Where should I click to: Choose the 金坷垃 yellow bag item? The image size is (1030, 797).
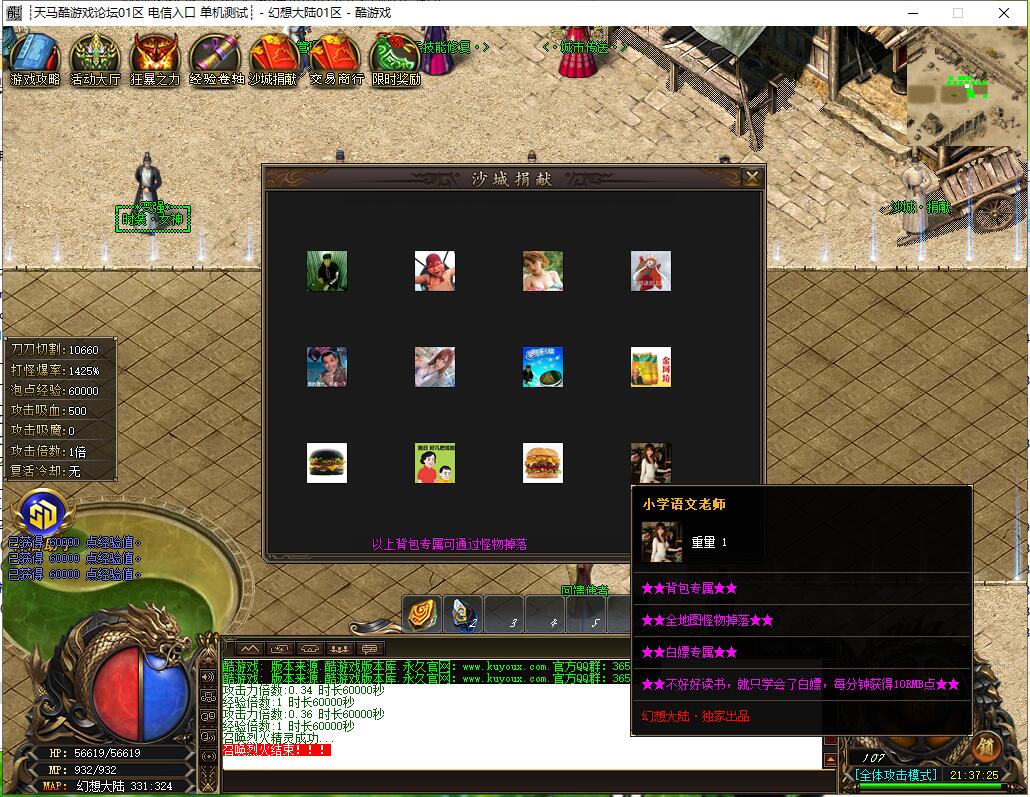point(651,367)
